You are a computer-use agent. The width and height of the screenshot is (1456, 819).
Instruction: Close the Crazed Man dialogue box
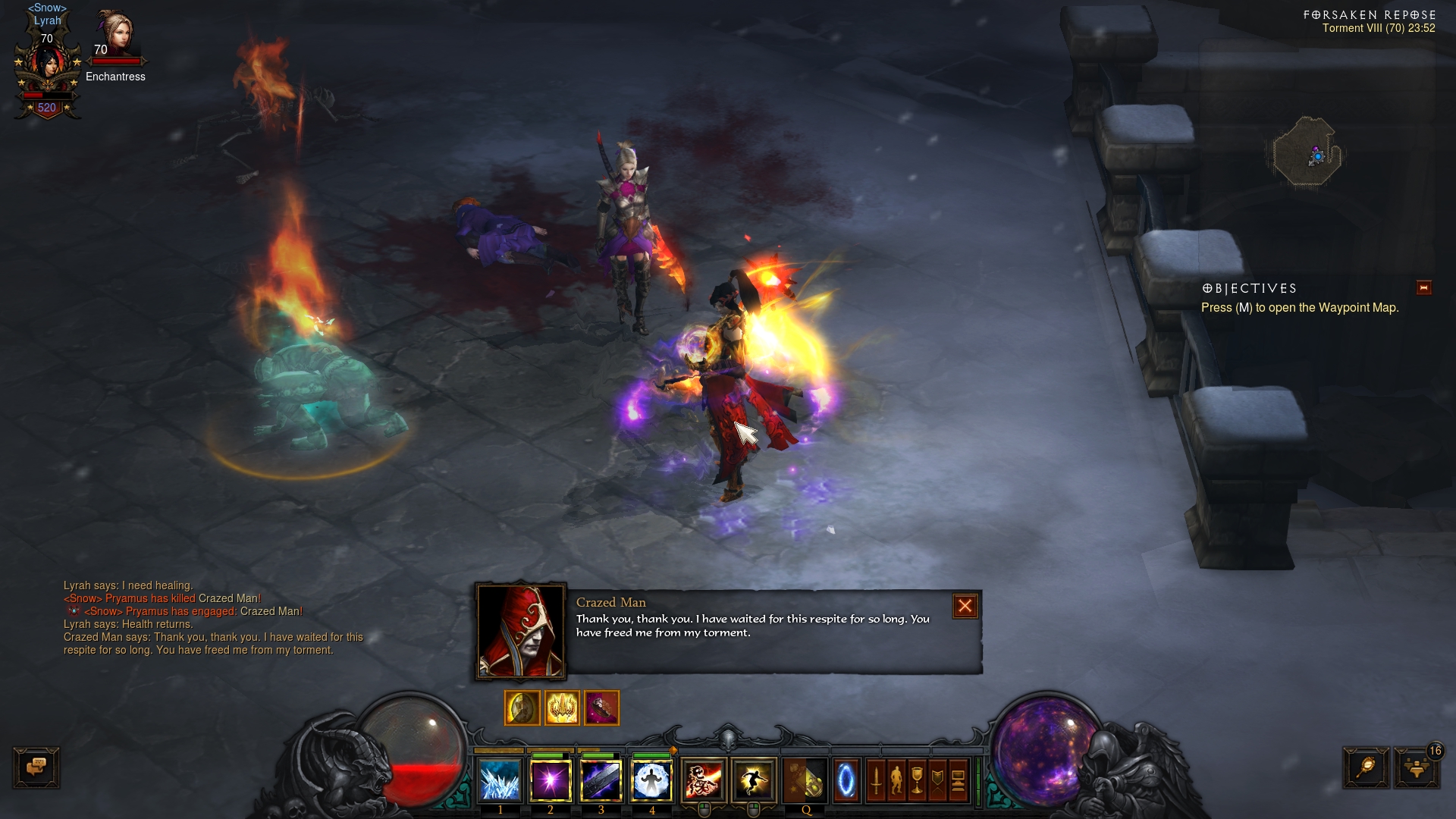(x=965, y=606)
